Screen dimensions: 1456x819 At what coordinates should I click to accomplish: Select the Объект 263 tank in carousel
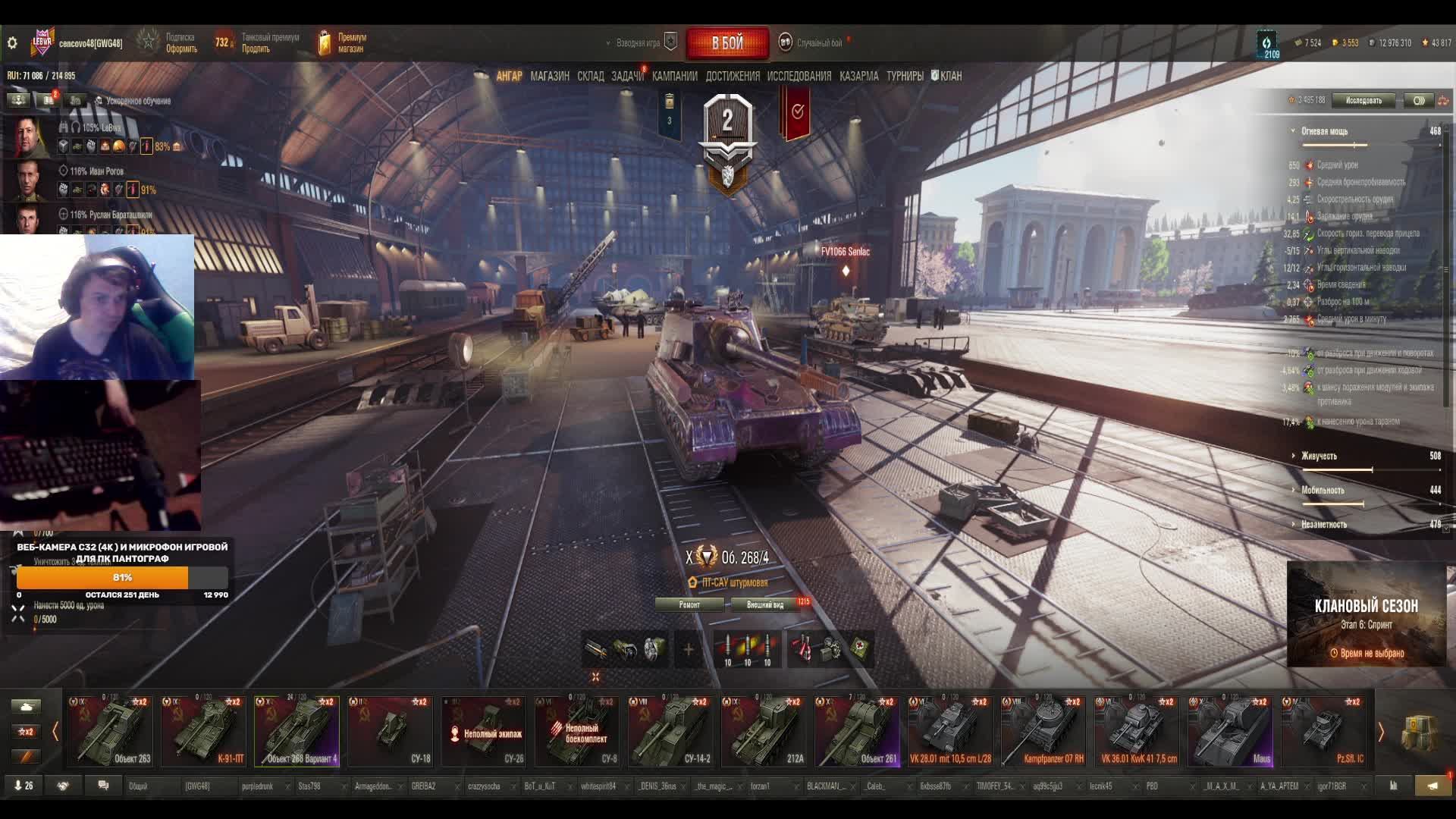point(111,732)
